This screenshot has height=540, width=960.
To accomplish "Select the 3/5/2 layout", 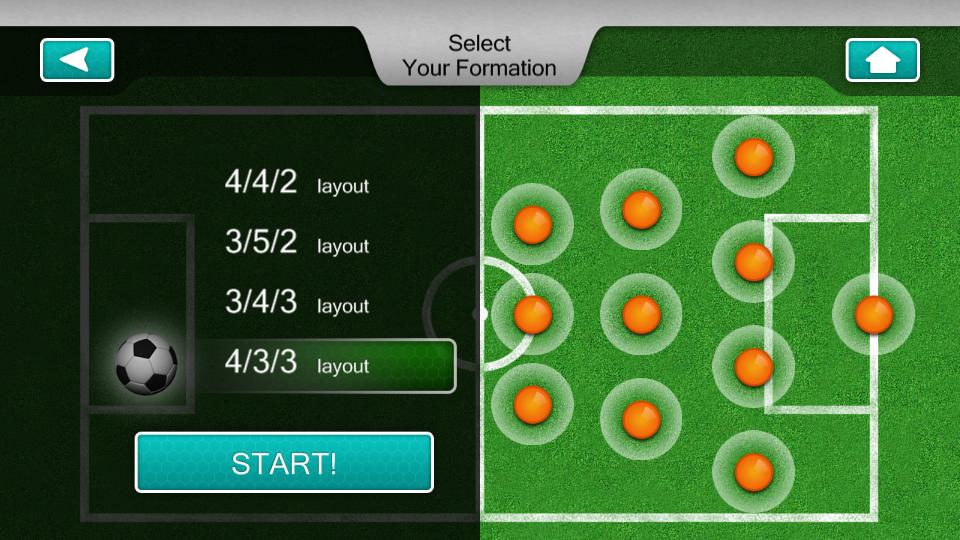I will [x=296, y=243].
